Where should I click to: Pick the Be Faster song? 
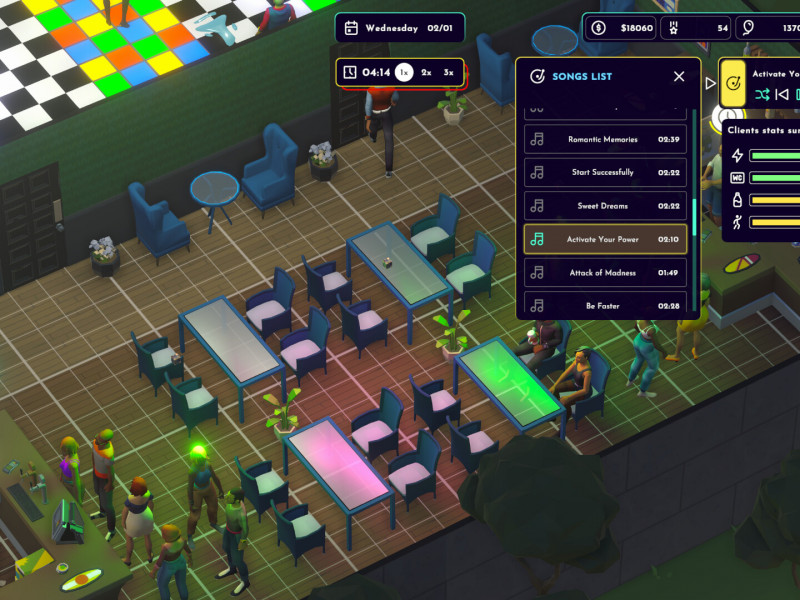tap(605, 305)
